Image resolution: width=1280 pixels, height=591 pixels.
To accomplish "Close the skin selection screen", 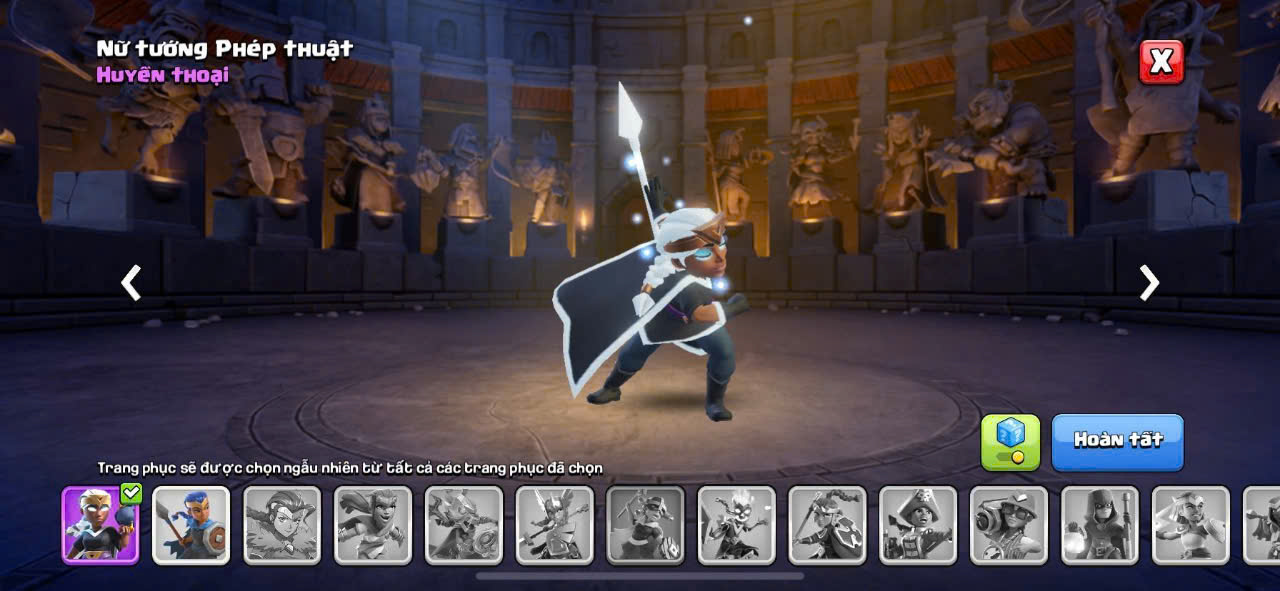I will (x=1161, y=62).
